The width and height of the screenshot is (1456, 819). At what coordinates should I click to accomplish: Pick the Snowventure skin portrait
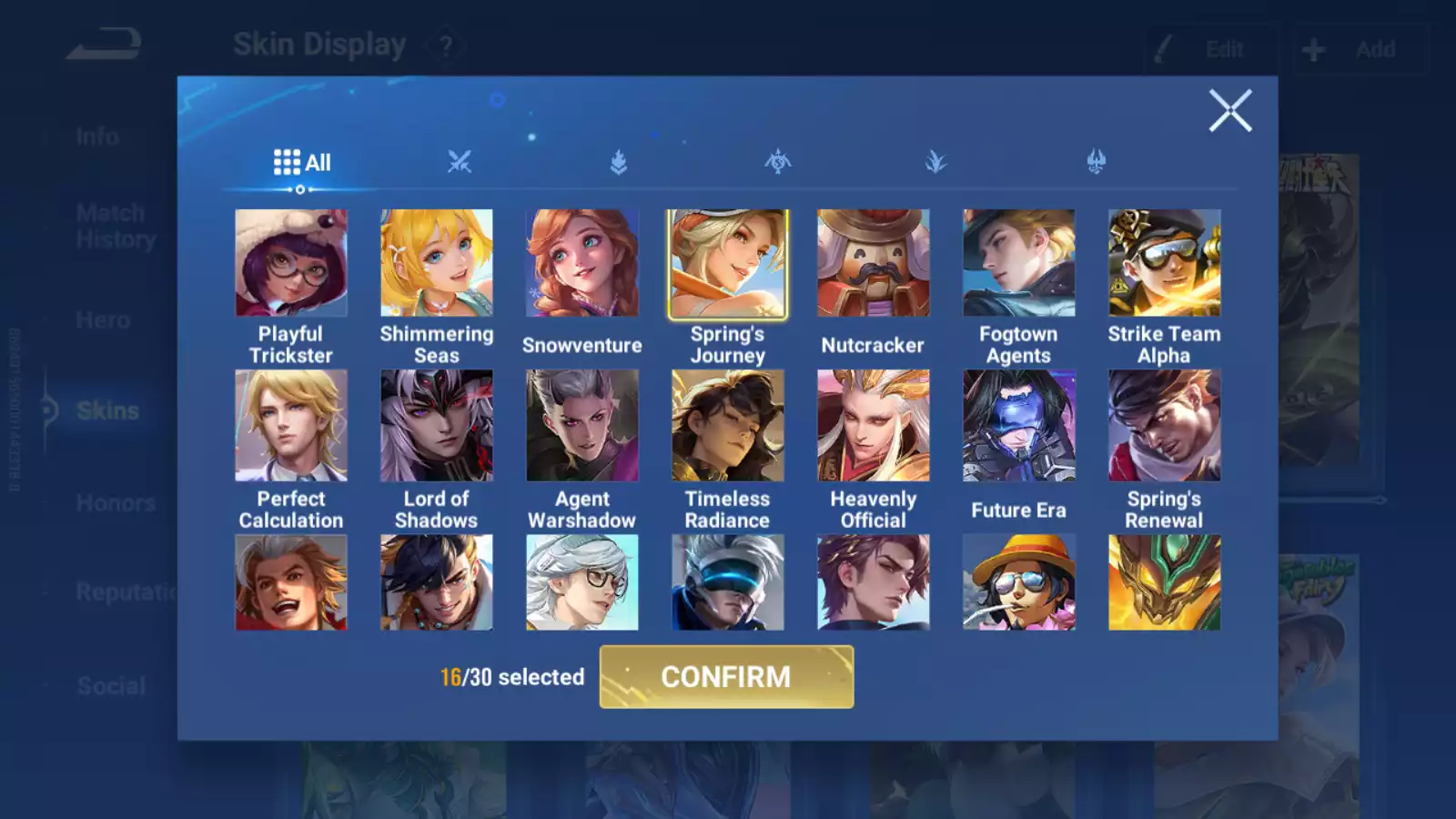click(582, 263)
